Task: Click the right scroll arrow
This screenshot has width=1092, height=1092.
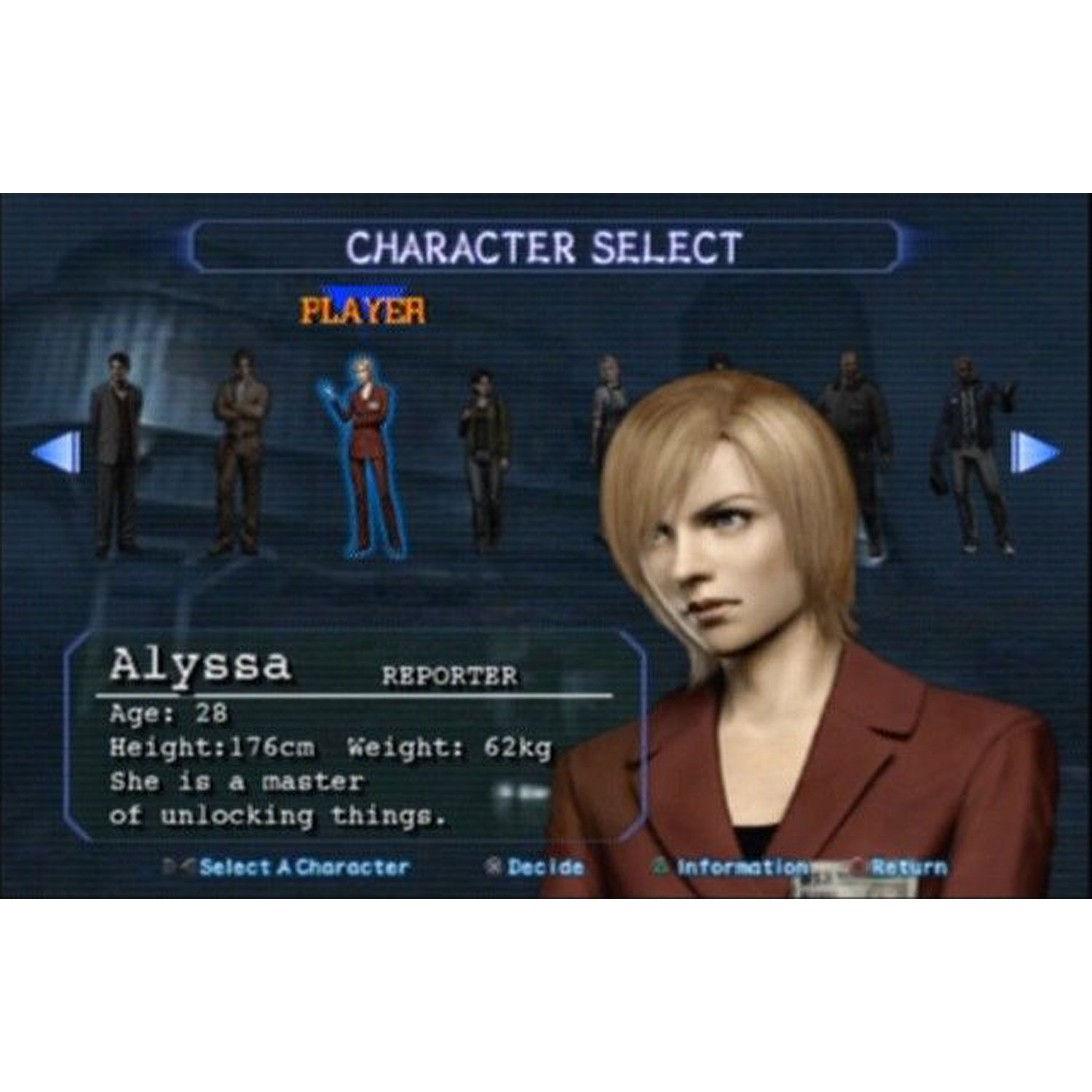Action: click(x=1034, y=452)
